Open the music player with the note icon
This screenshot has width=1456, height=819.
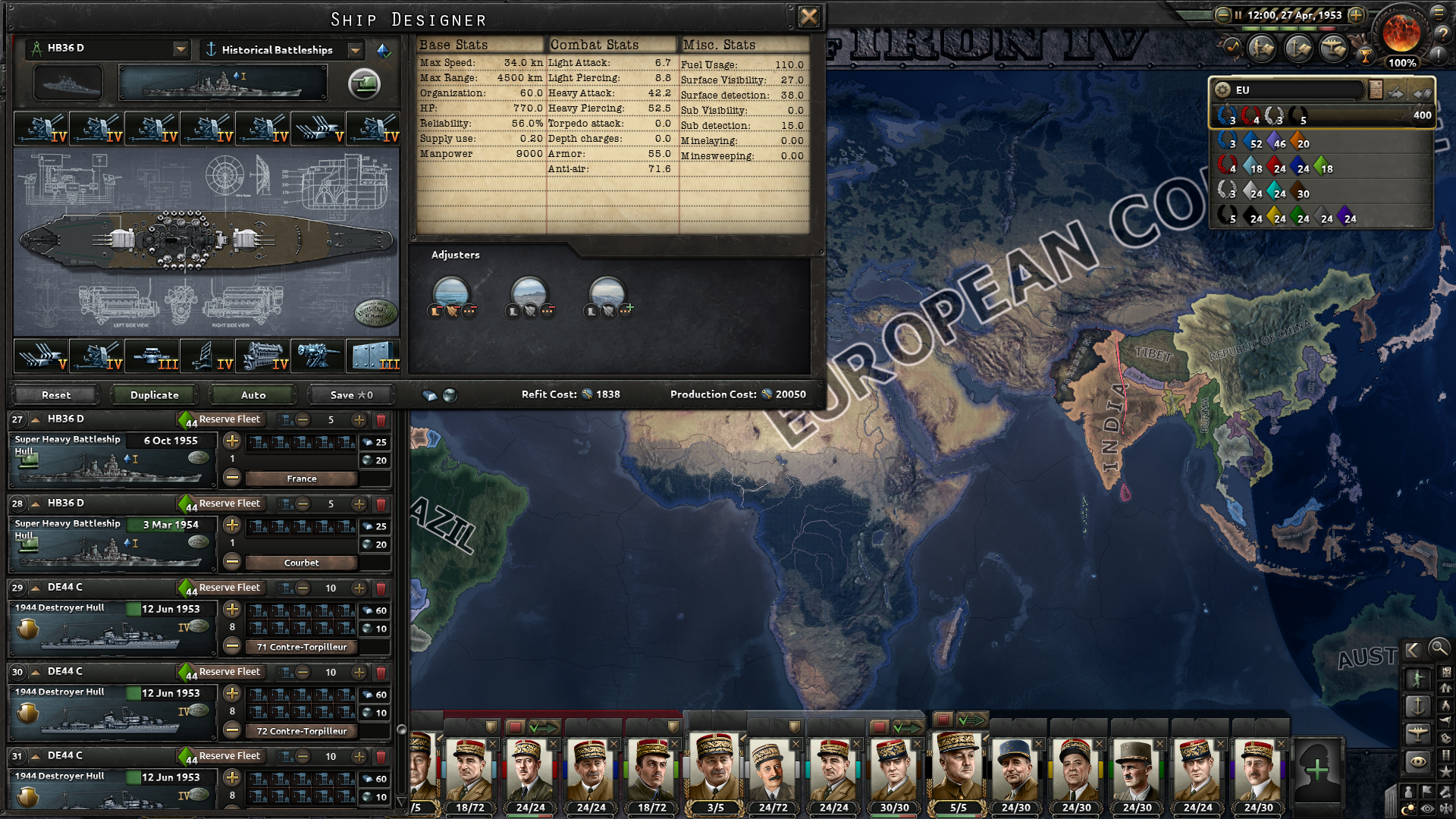coord(1232,46)
